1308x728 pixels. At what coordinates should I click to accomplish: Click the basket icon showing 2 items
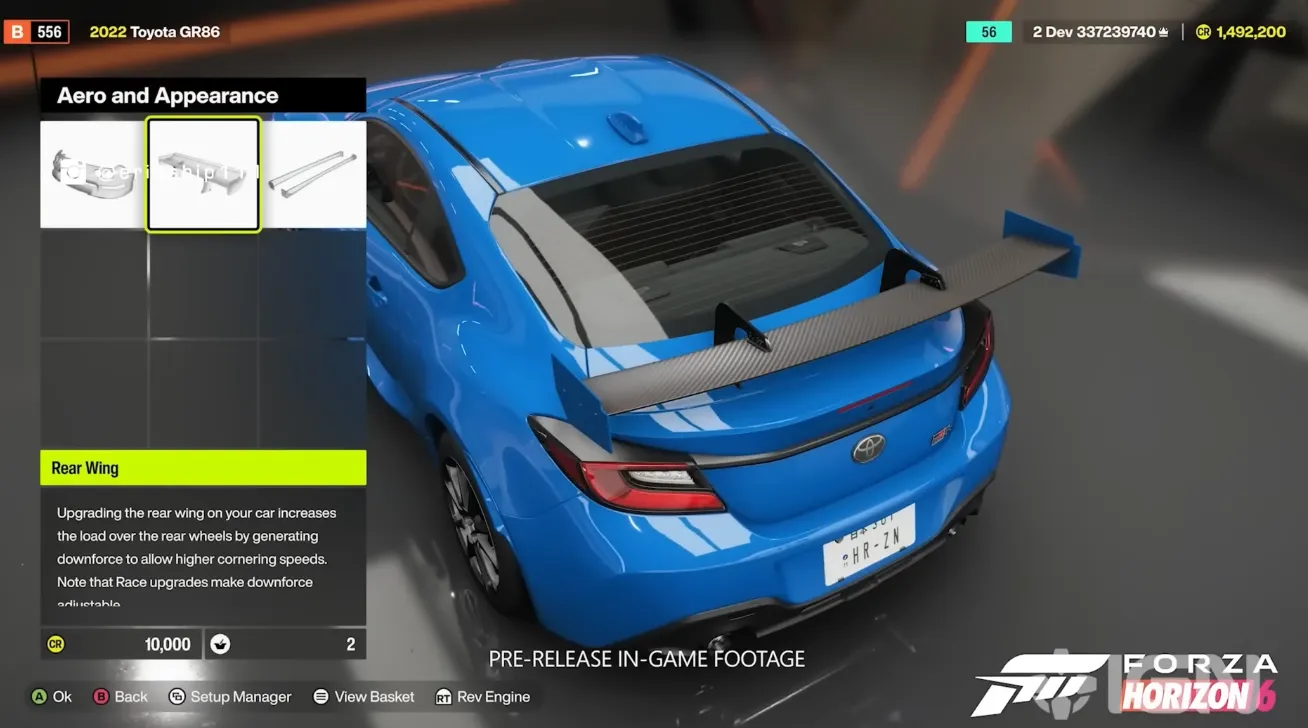[x=220, y=643]
